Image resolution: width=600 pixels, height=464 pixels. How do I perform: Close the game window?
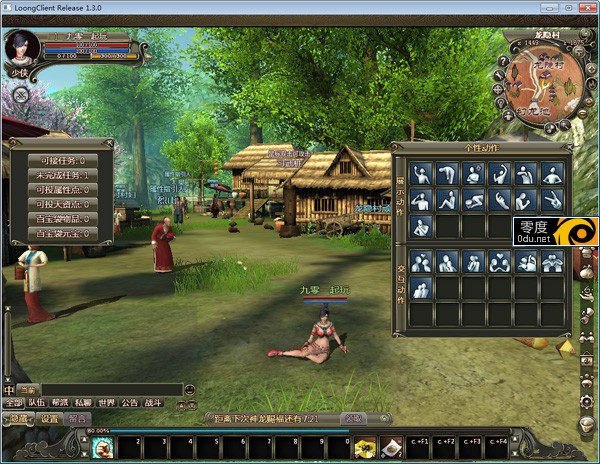tap(583, 9)
